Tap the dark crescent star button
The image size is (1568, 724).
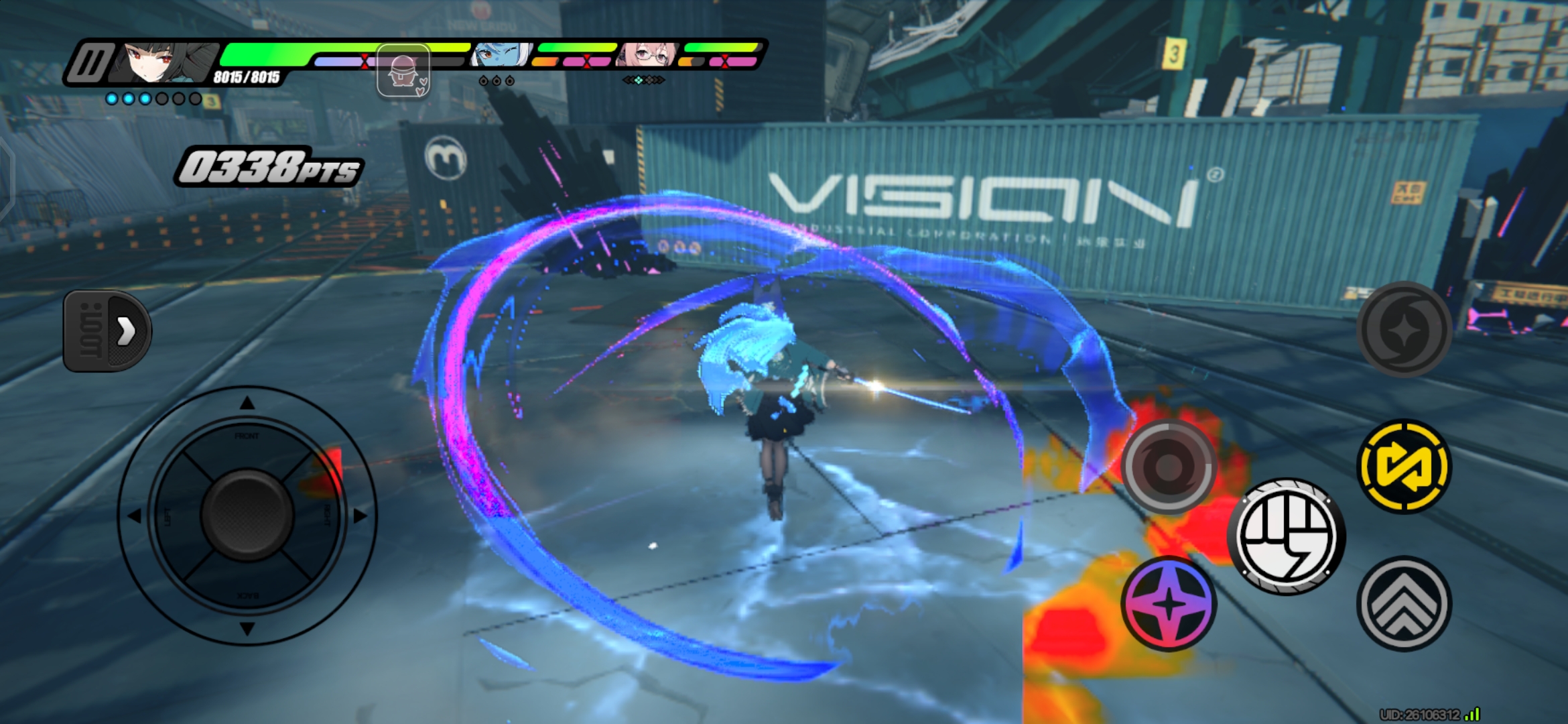(x=1404, y=328)
